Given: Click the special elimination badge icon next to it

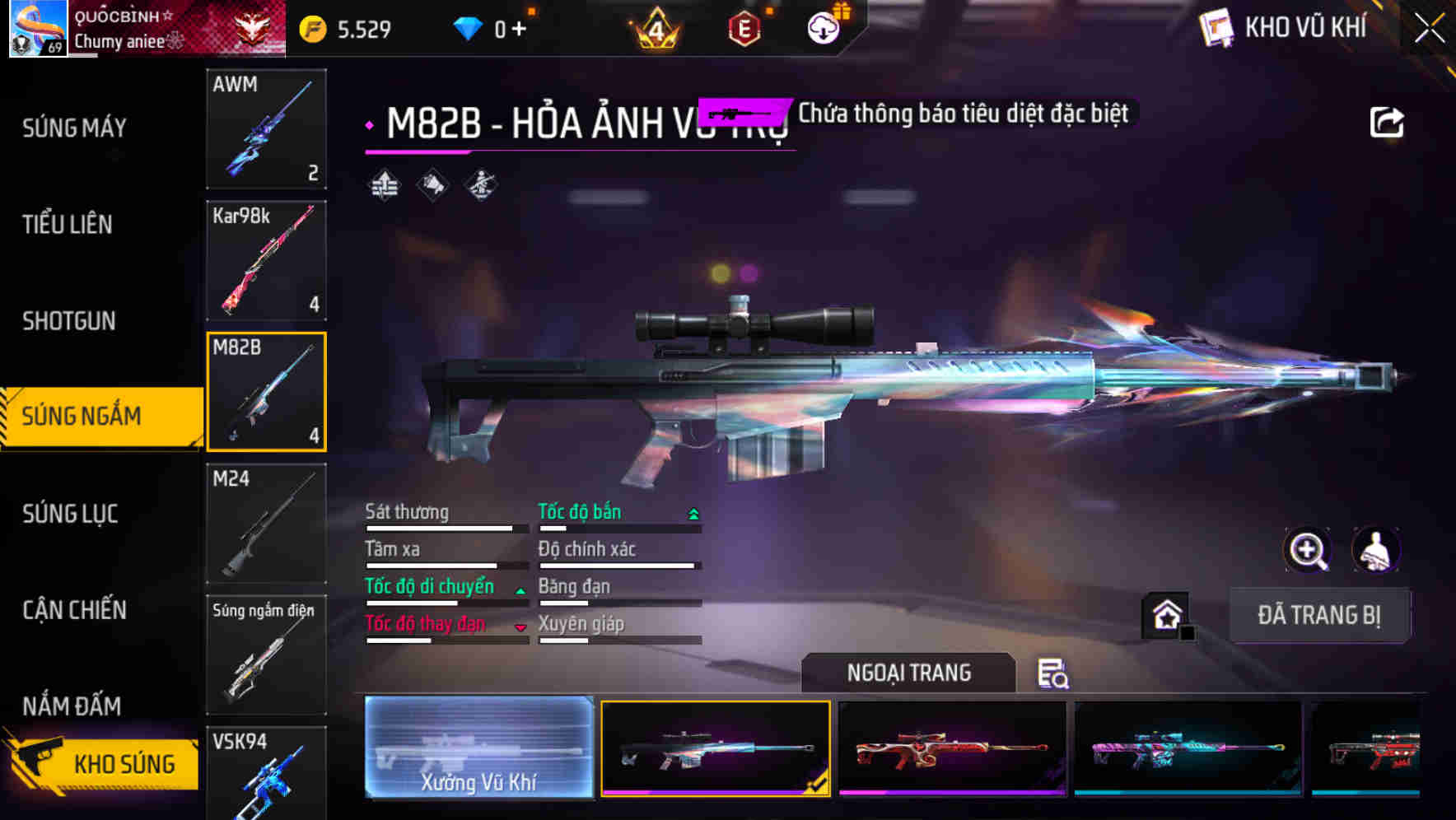Looking at the screenshot, I should coord(481,185).
